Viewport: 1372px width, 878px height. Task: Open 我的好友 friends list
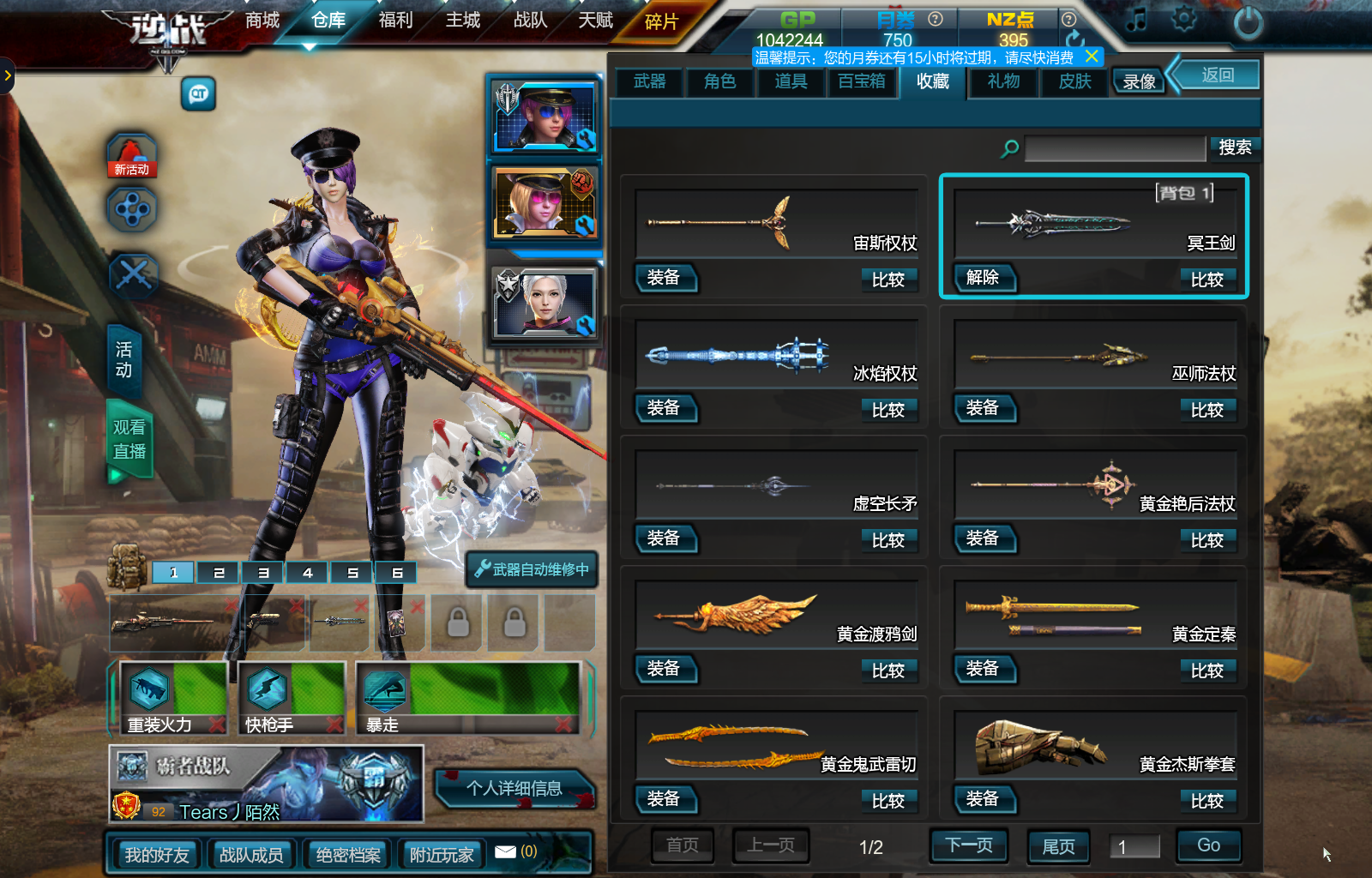[157, 855]
